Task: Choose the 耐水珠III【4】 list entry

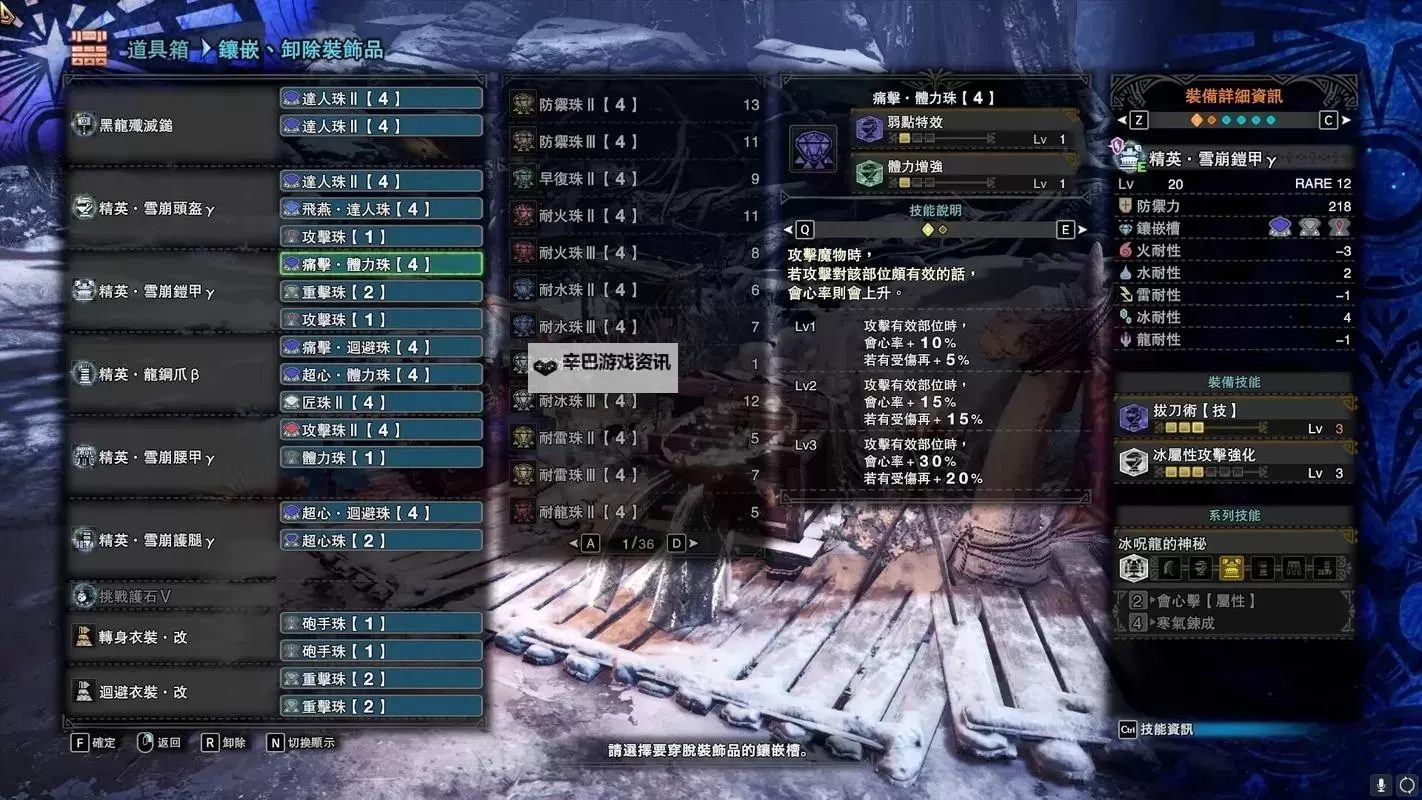Action: [634, 327]
